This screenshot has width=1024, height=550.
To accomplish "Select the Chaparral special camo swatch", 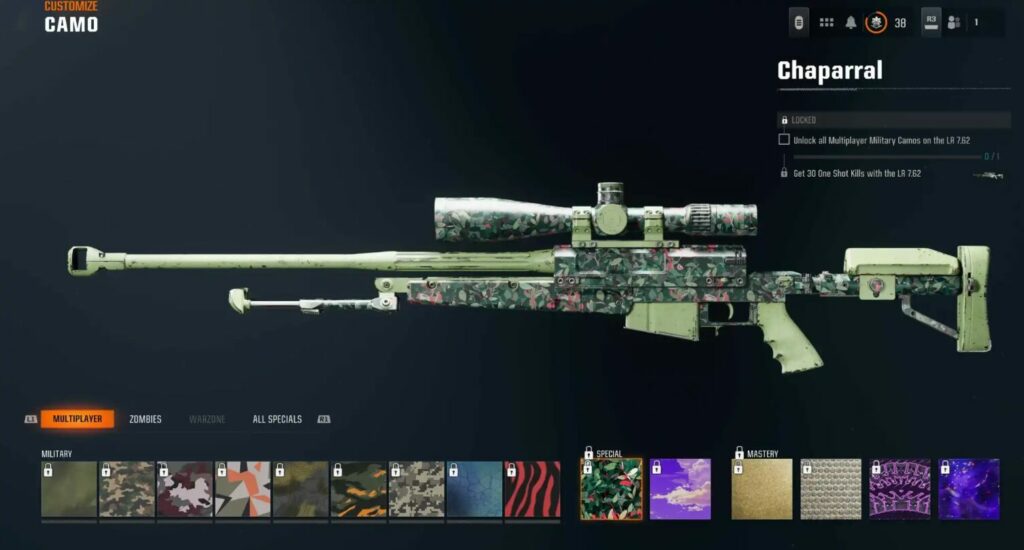I will point(611,489).
